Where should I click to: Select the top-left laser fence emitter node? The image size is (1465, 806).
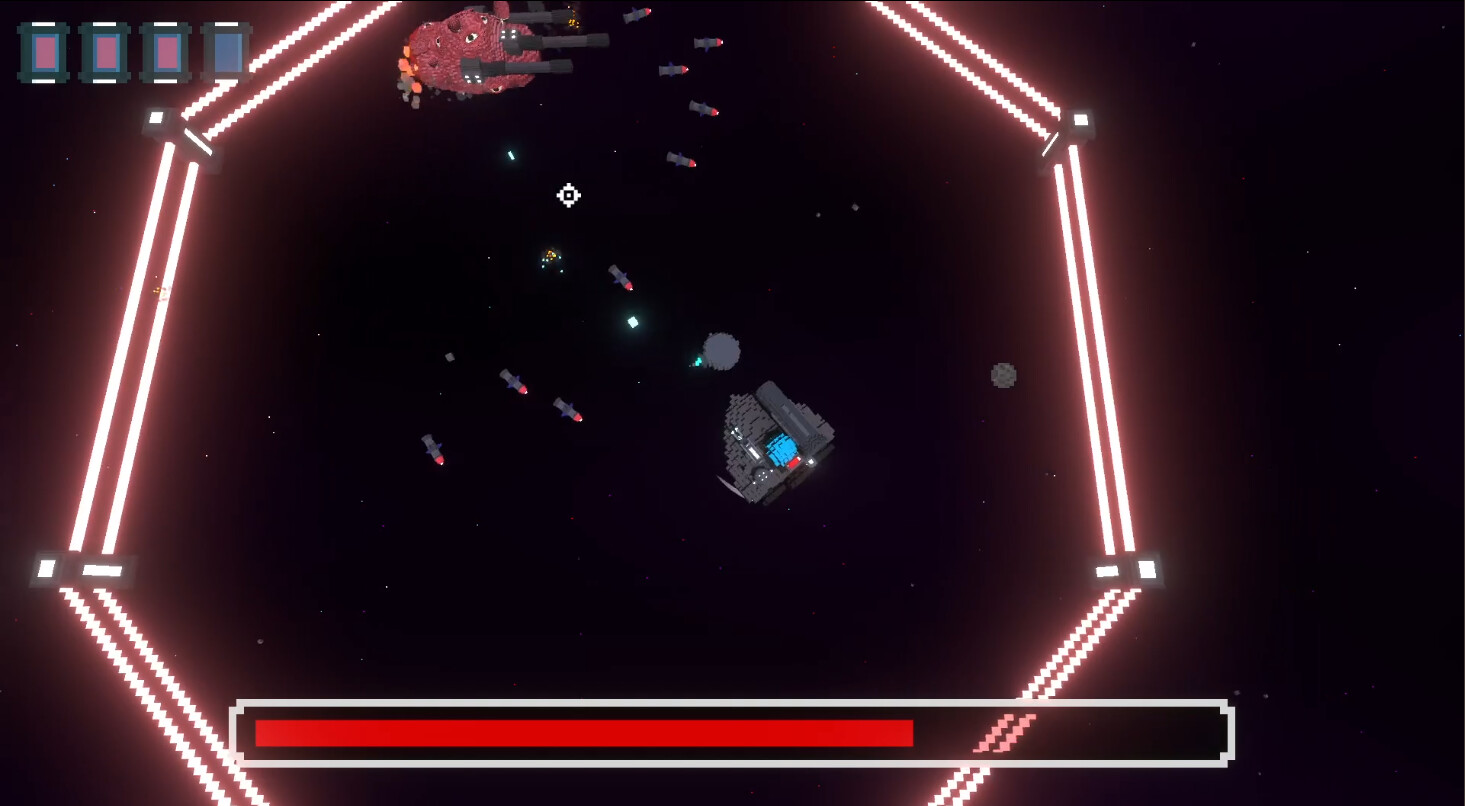pyautogui.click(x=158, y=119)
